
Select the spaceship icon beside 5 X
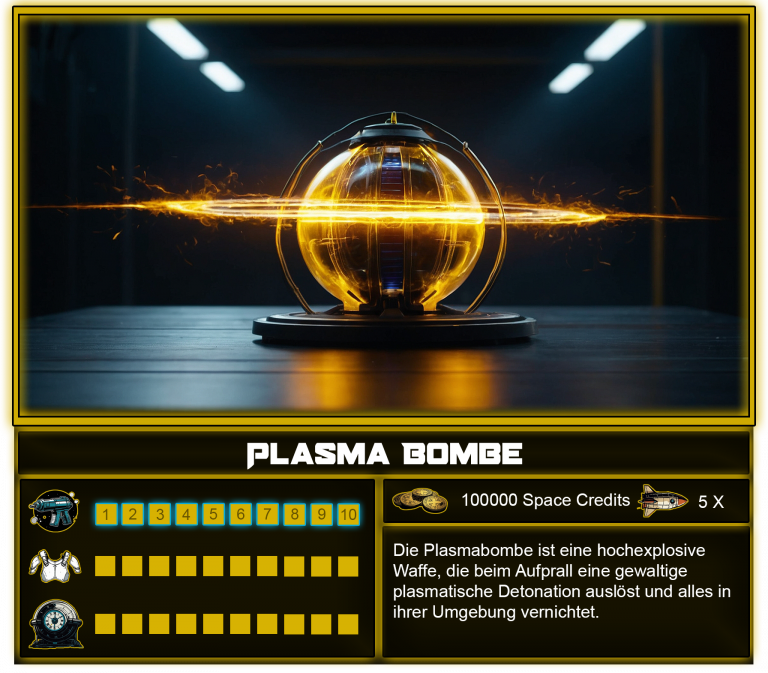tap(663, 500)
